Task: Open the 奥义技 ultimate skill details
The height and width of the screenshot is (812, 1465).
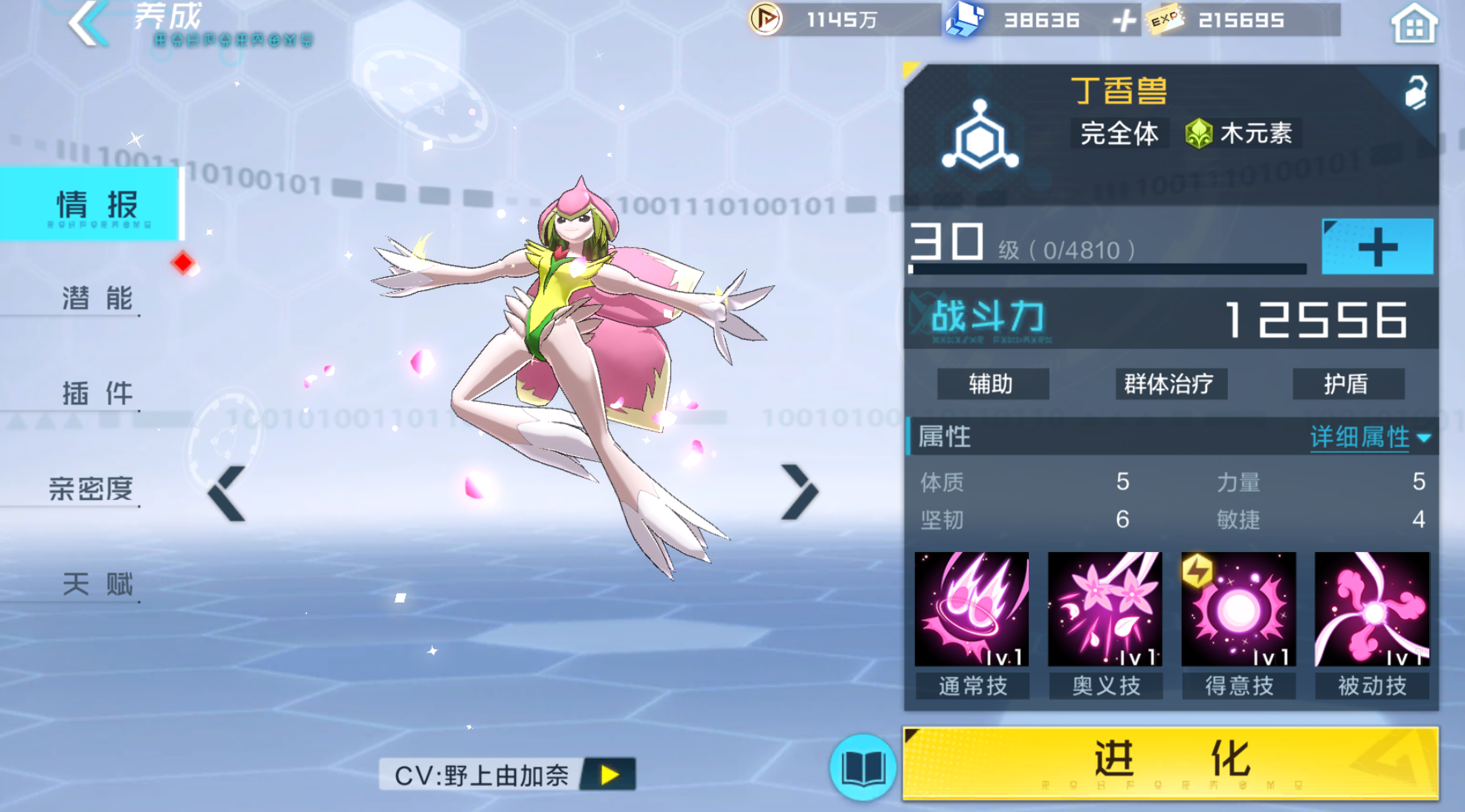Action: tap(1105, 609)
